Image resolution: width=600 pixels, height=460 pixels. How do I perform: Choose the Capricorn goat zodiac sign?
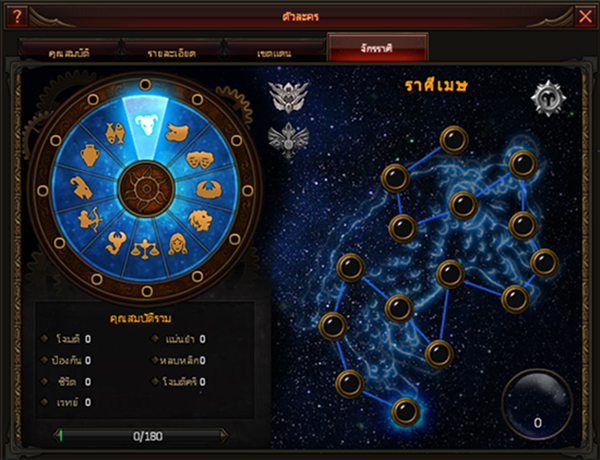pos(80,187)
